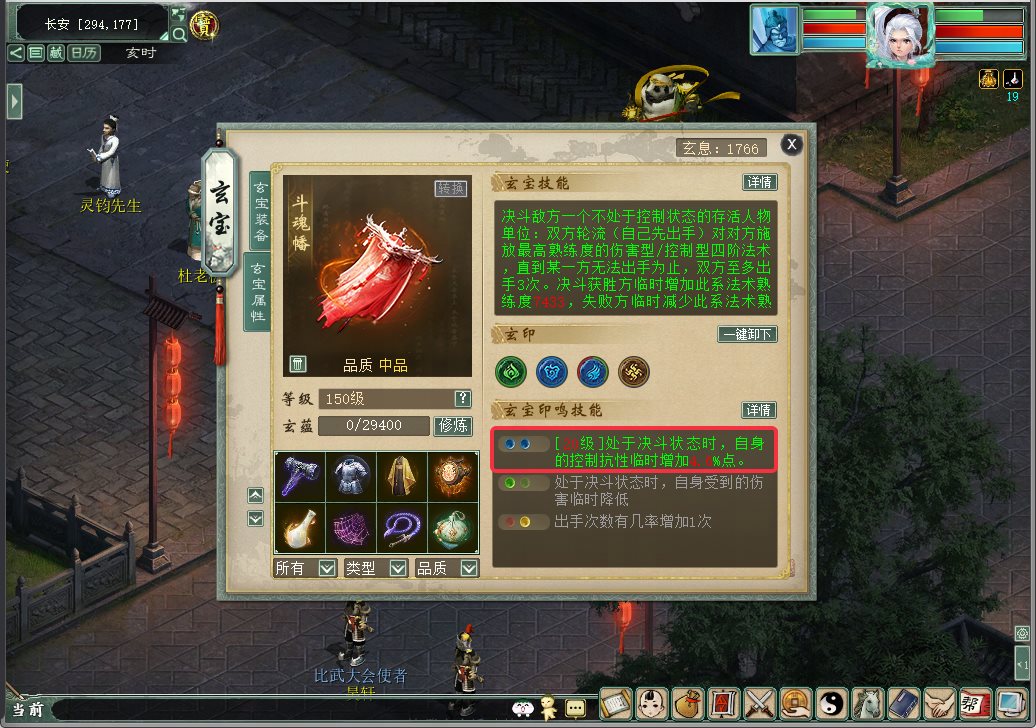
Task: Click the 一键卸下 button
Action: click(x=748, y=335)
